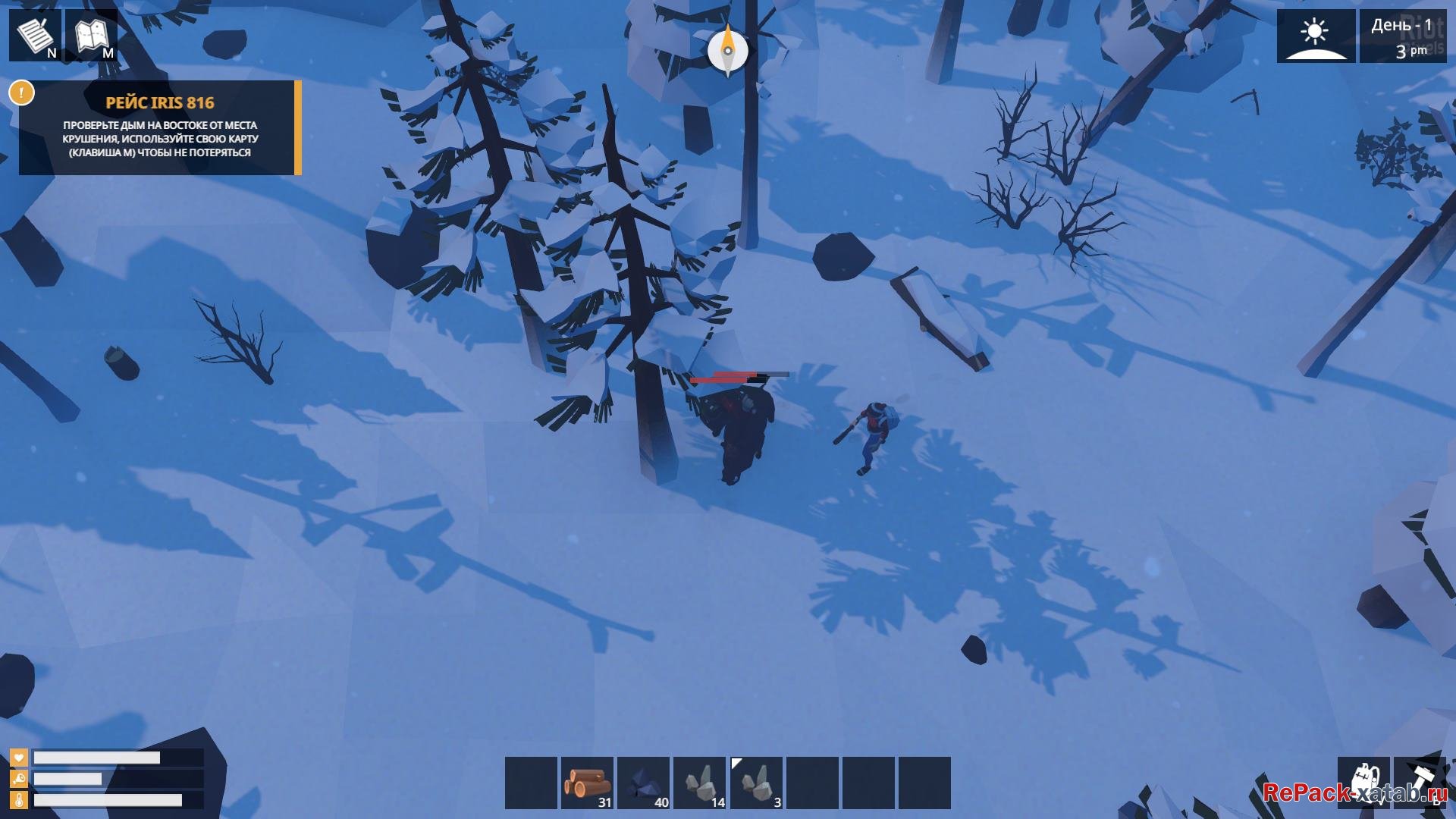Viewport: 1456px width, 819px height.
Task: Open the notes journal icon
Action: tap(35, 35)
